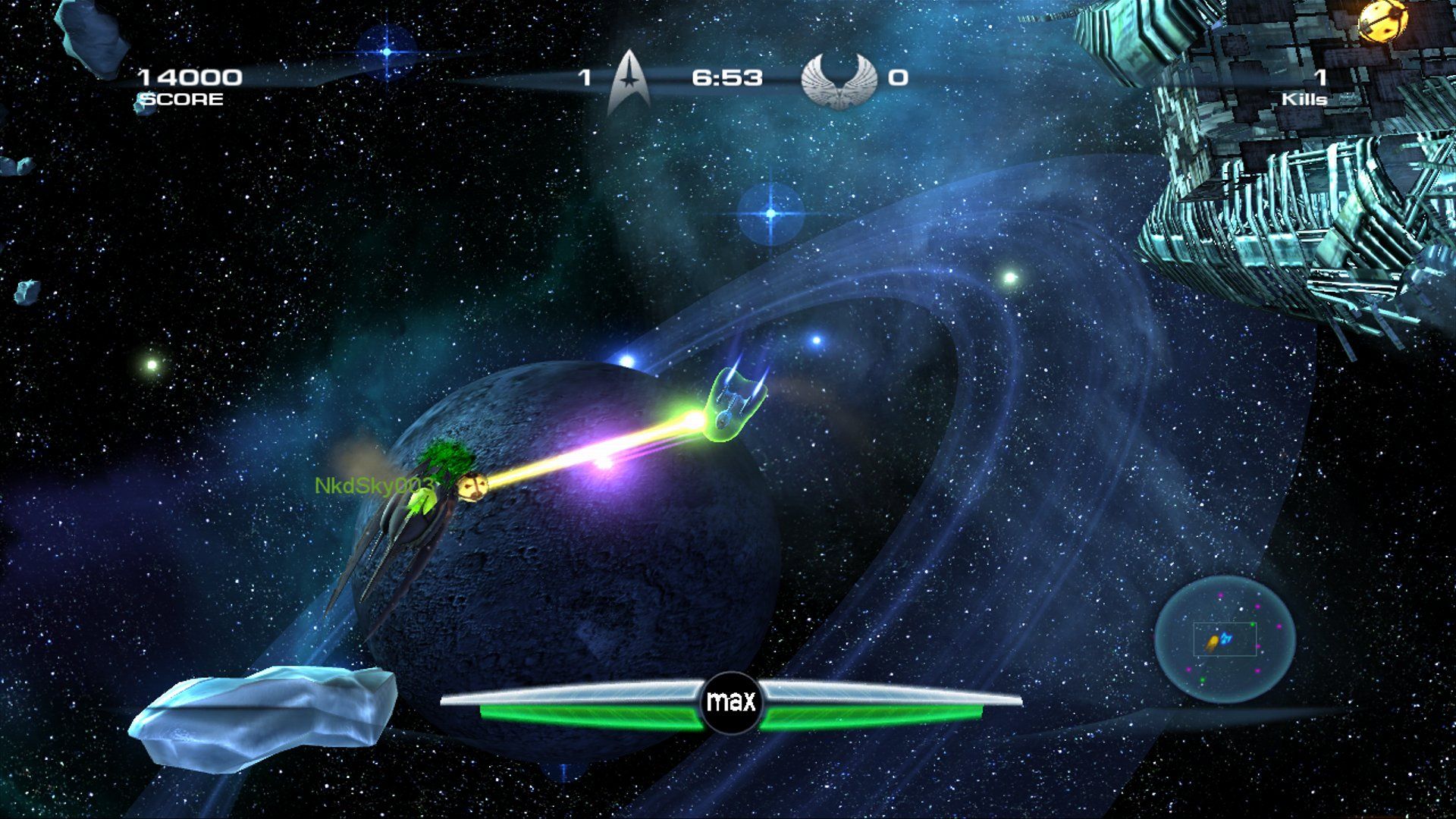Click the SCORE label showing 14000

180,96
